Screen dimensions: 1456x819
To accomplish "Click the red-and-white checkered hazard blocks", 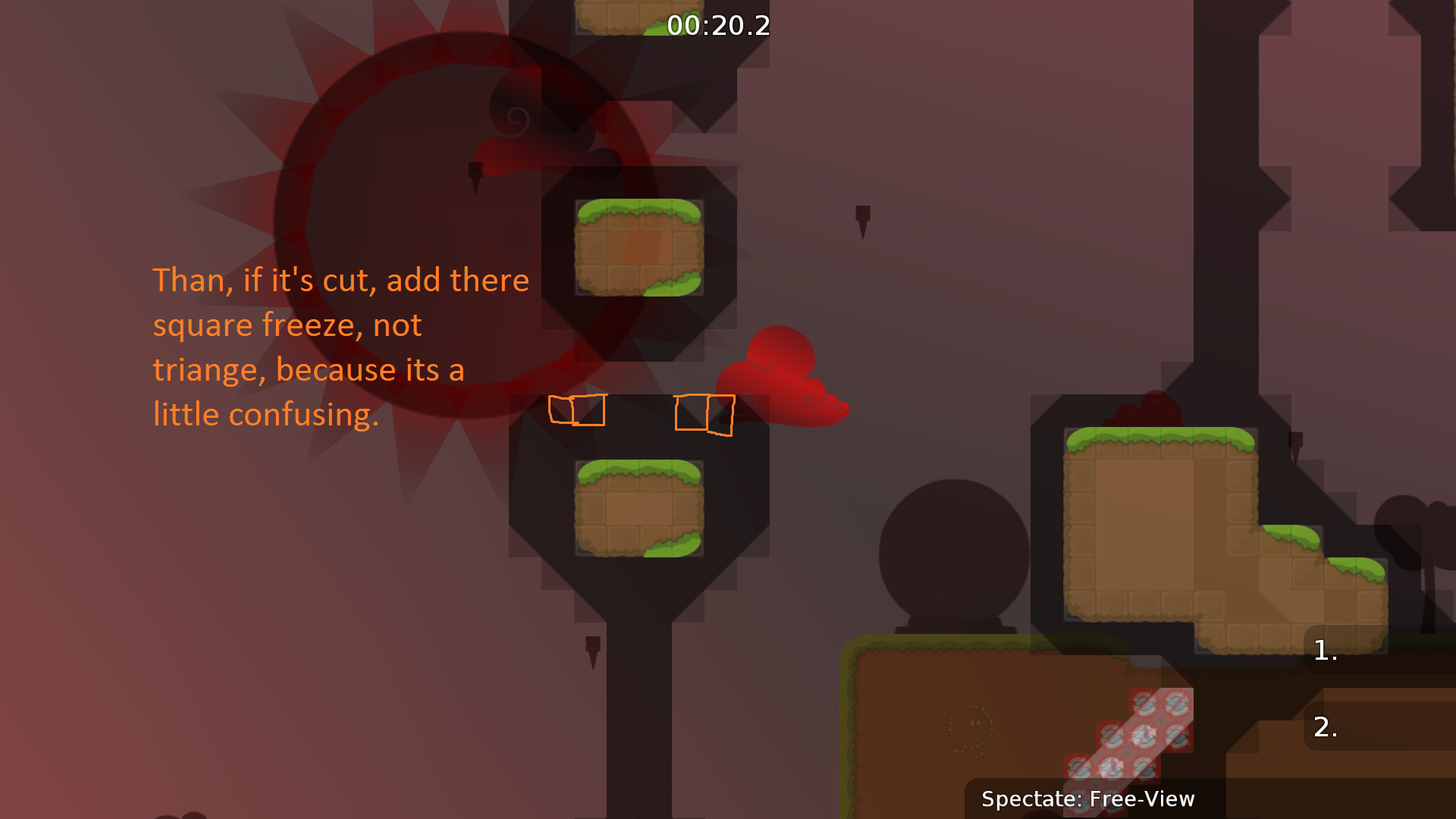I will [x=1130, y=736].
